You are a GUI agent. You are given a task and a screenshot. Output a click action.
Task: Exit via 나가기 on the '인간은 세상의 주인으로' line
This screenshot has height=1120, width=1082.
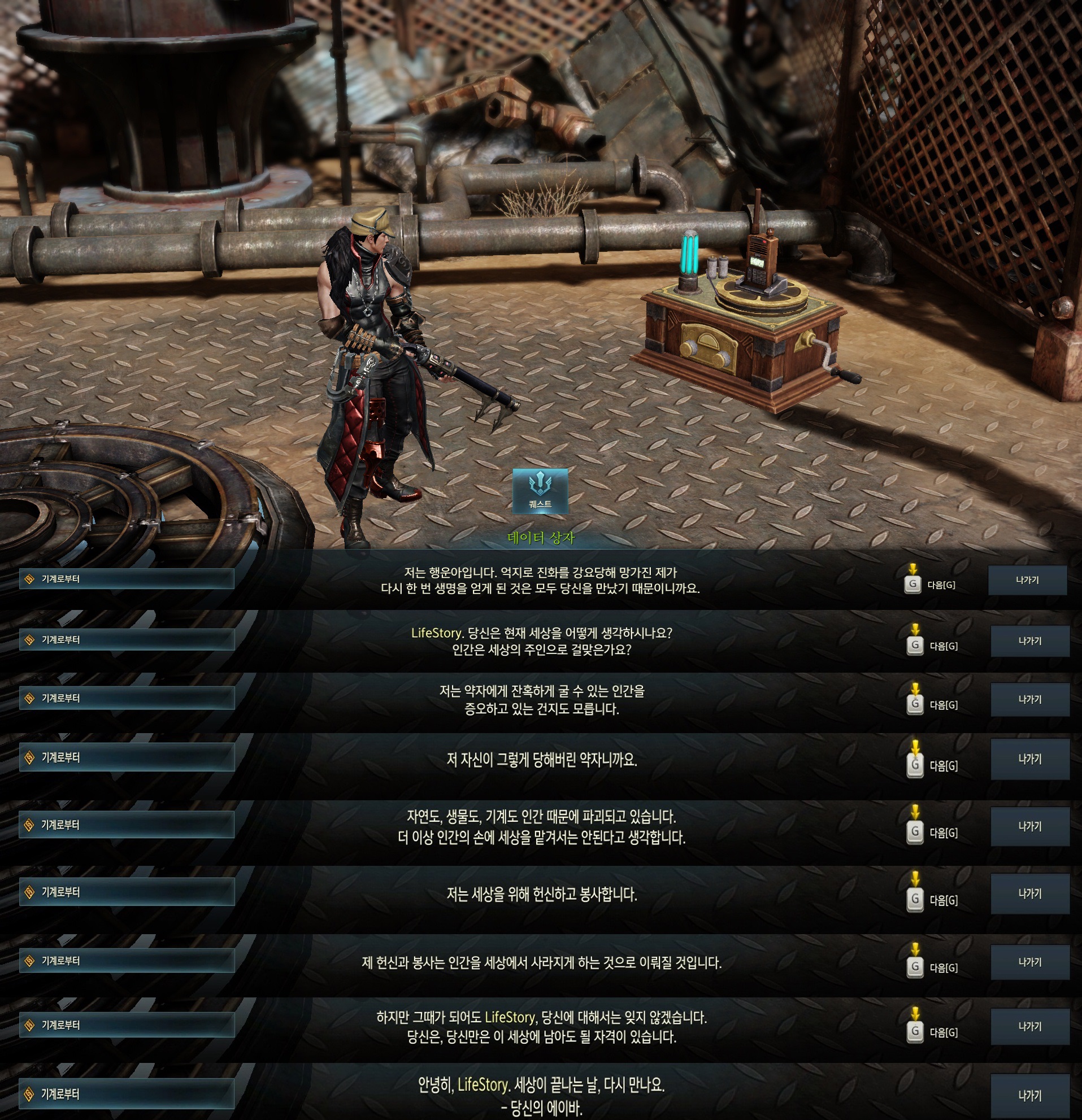point(1029,641)
